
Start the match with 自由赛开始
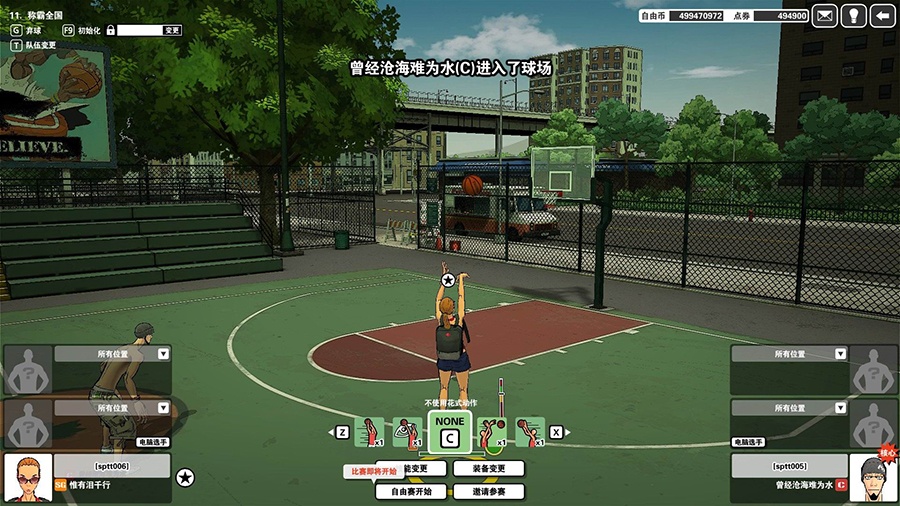tap(411, 491)
